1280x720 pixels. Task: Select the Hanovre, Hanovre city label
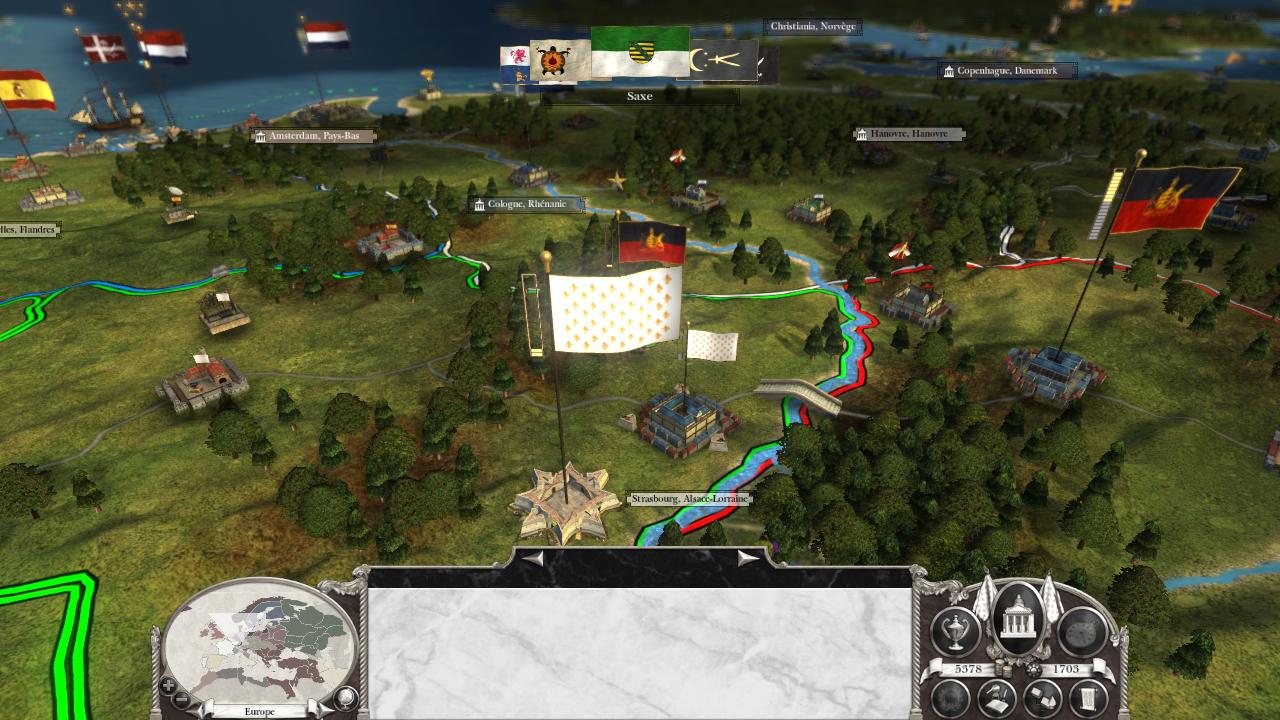[x=908, y=134]
